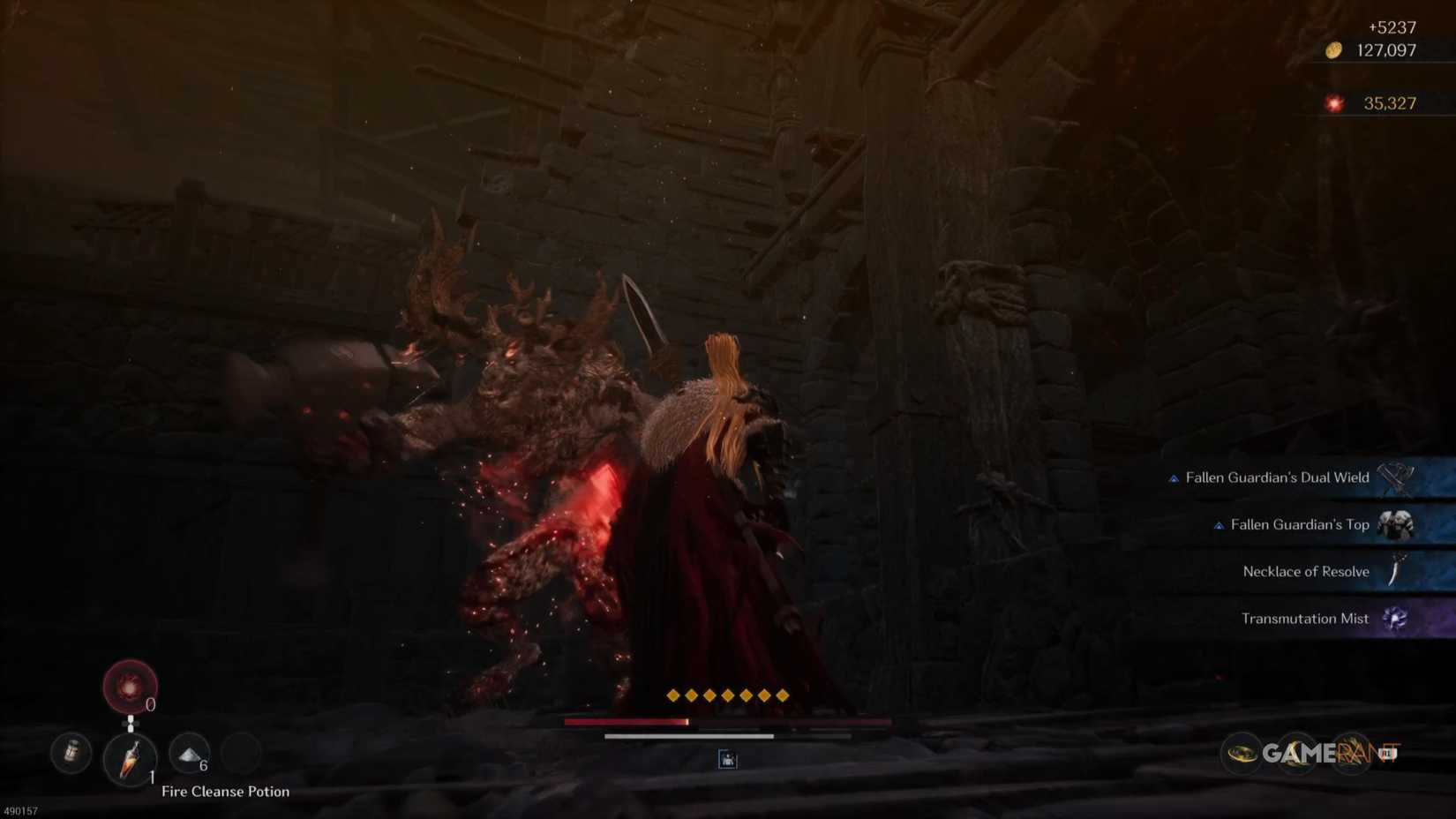Click the jar consumable icon on the left
This screenshot has height=819, width=1456.
71,751
